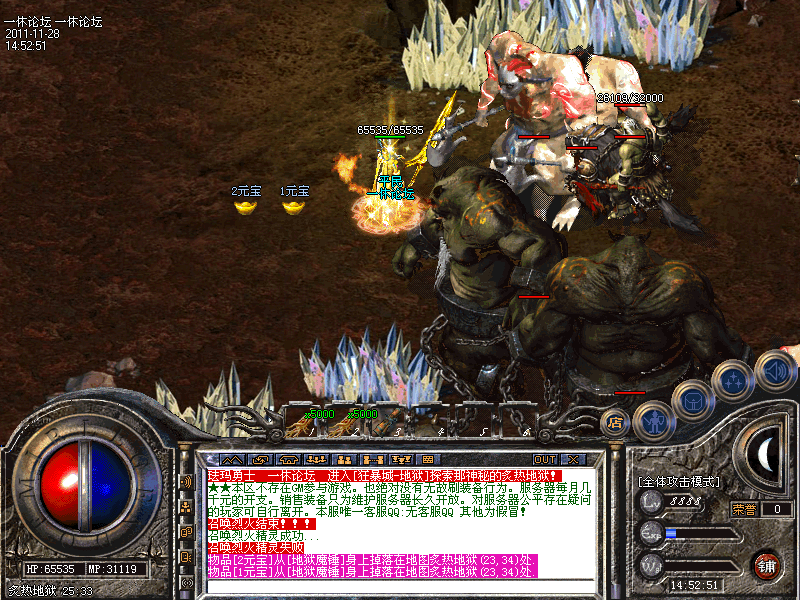Click the Lv level round button
This screenshot has height=600, width=800.
pos(651,501)
